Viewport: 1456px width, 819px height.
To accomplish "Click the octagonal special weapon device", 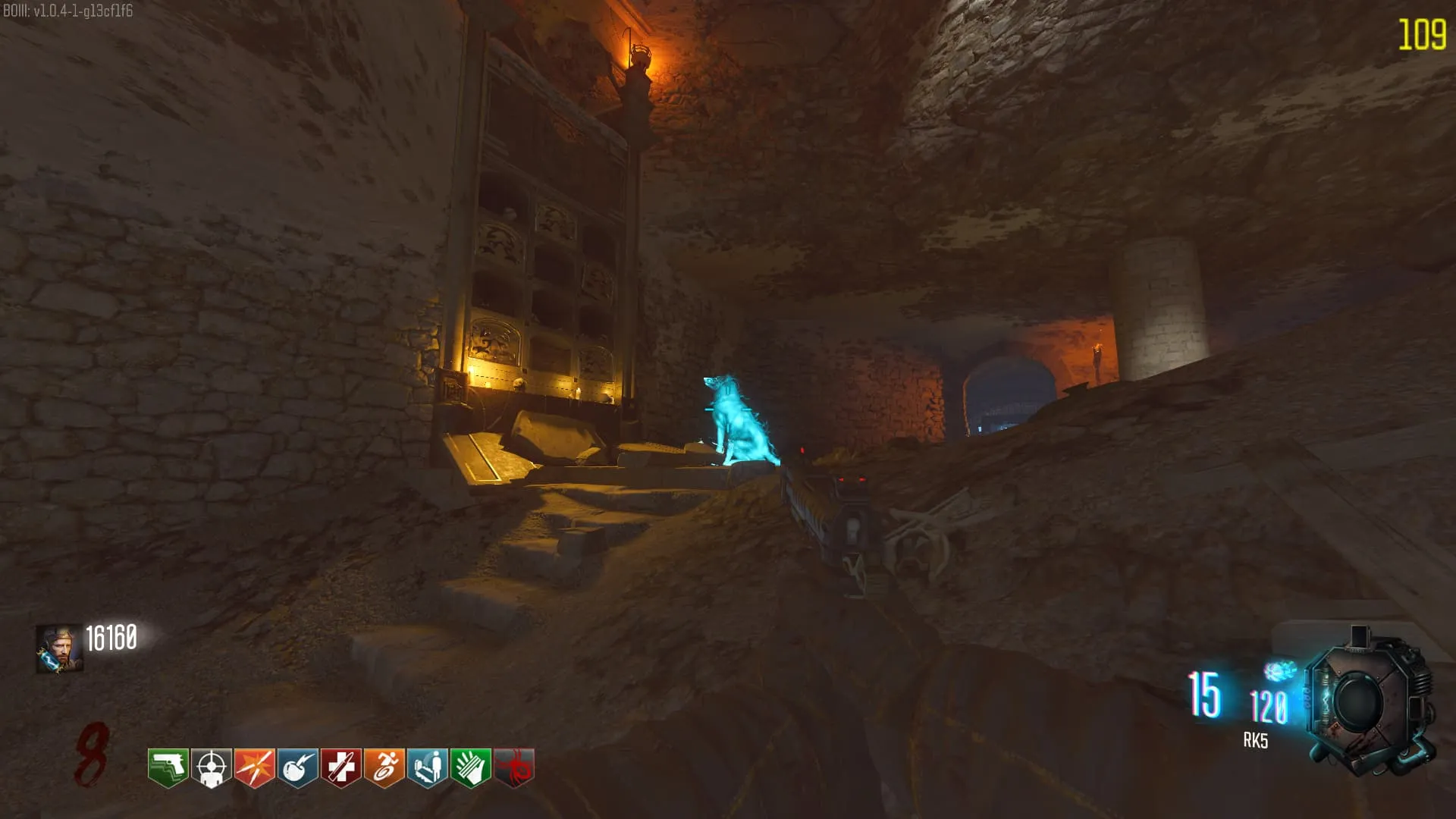I will click(1369, 701).
